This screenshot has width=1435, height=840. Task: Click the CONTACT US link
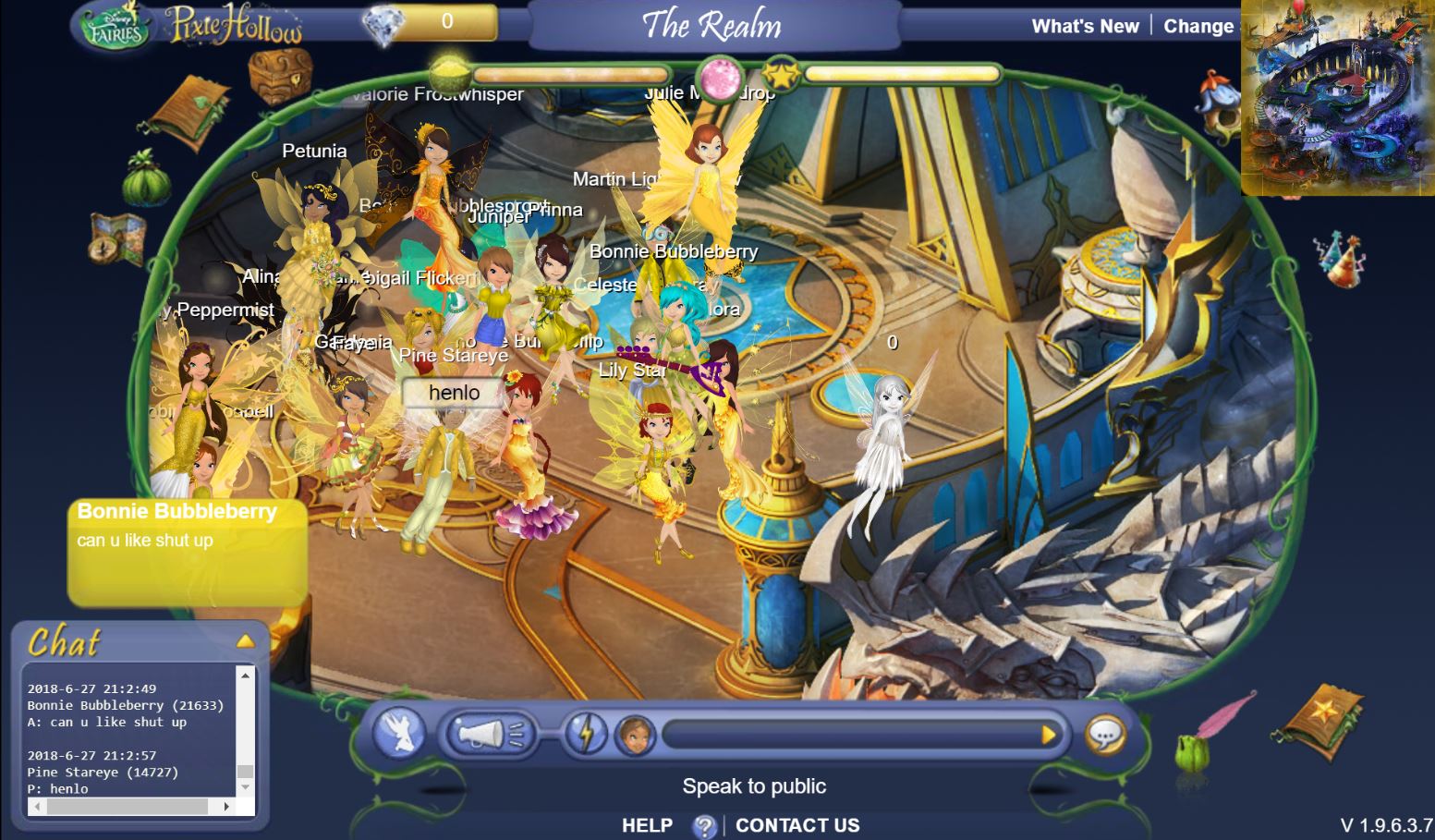tap(797, 825)
